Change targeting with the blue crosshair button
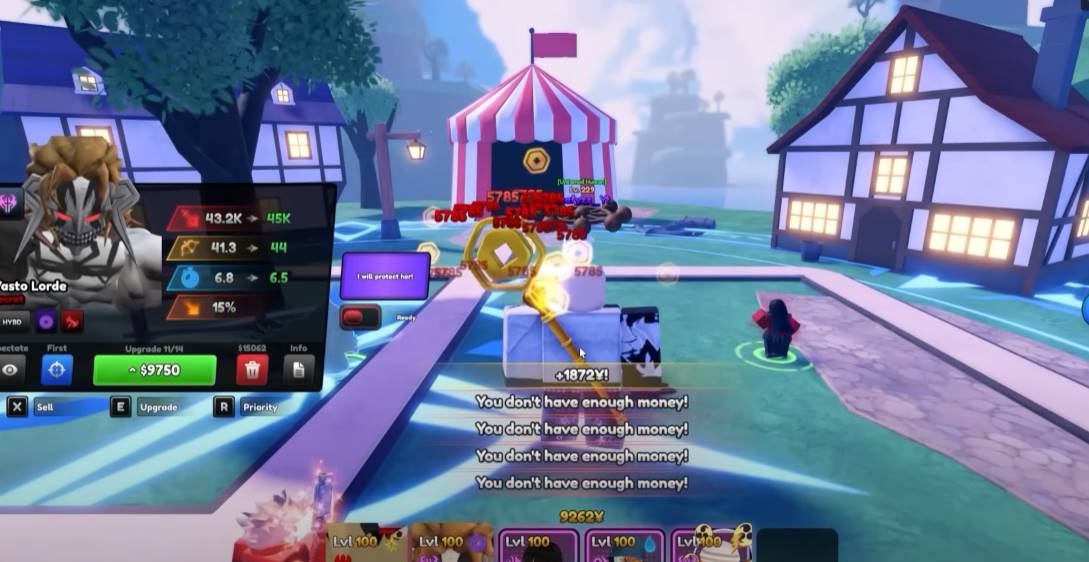Screen dimensions: 1089x562 tap(57, 370)
